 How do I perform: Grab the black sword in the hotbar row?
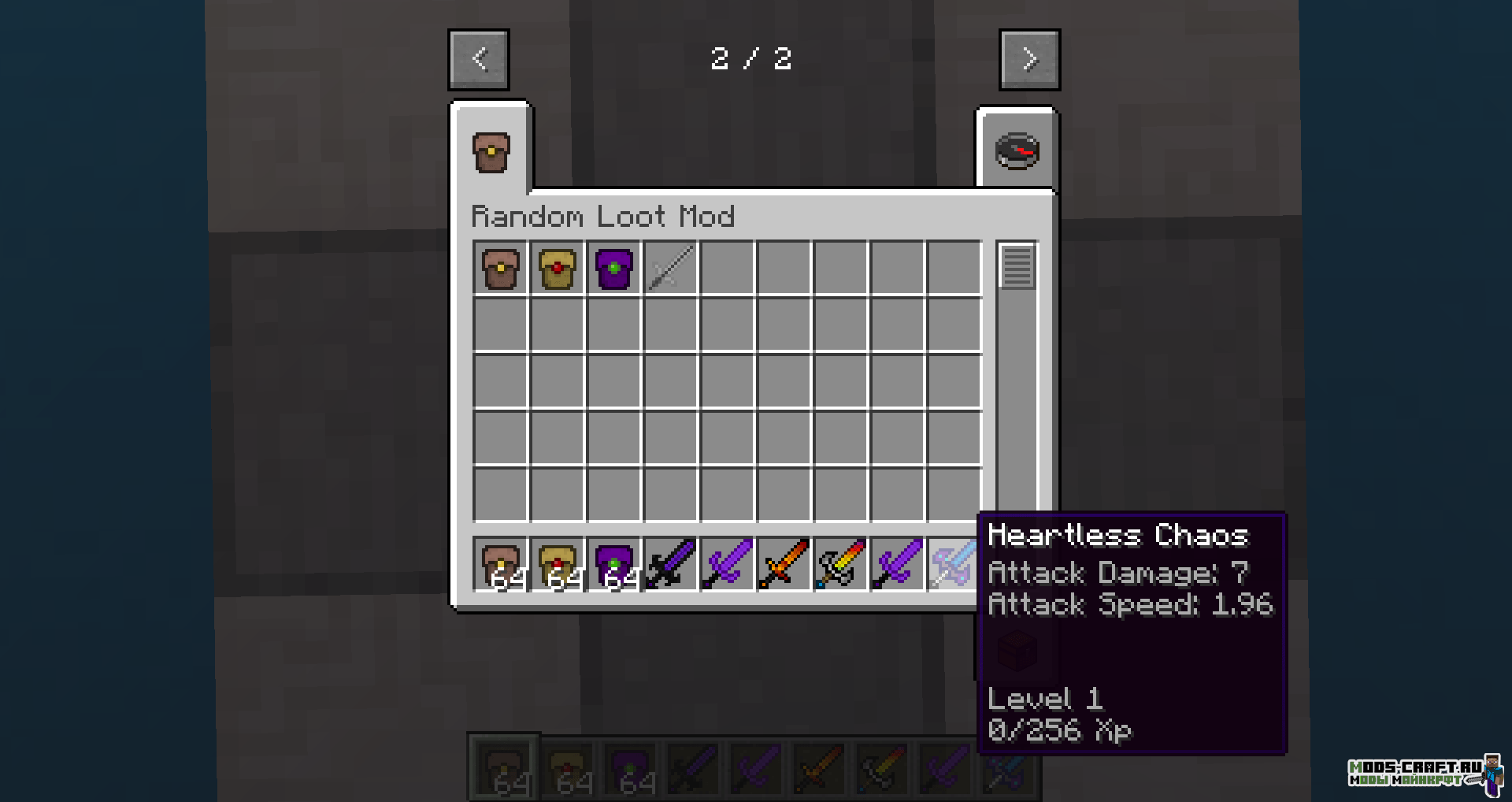tap(670, 565)
